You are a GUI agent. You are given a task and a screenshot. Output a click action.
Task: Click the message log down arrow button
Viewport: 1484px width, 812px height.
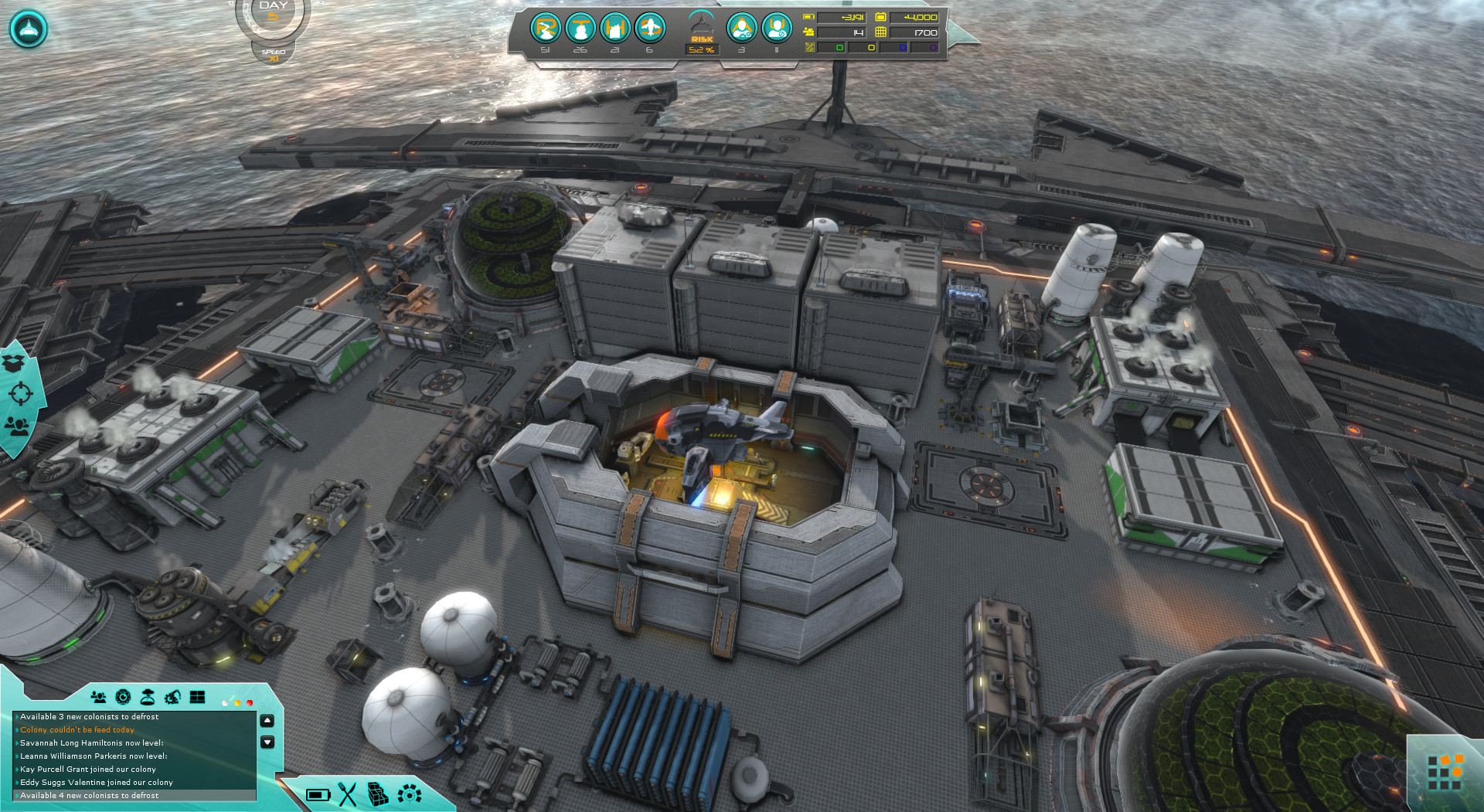pos(267,742)
